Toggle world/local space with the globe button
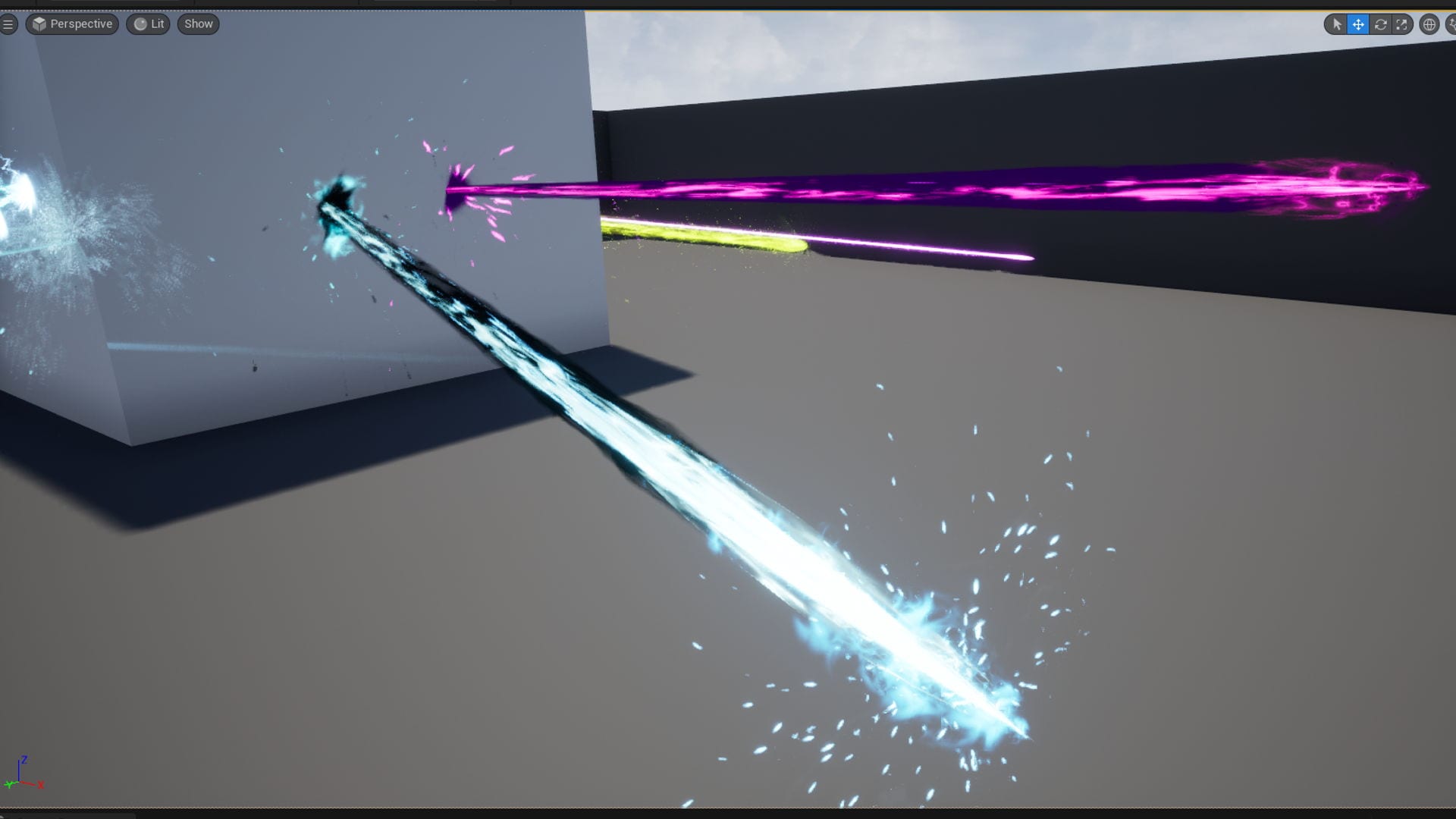1456x819 pixels. pos(1429,24)
